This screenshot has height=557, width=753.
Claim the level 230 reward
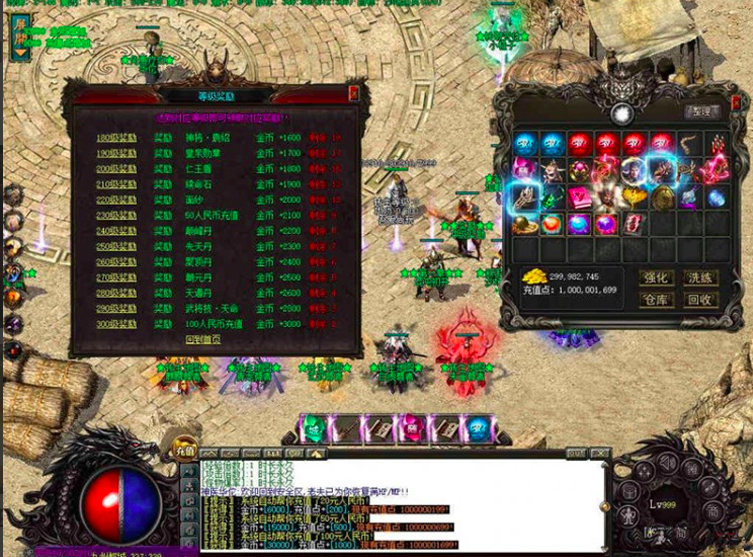pyautogui.click(x=116, y=215)
